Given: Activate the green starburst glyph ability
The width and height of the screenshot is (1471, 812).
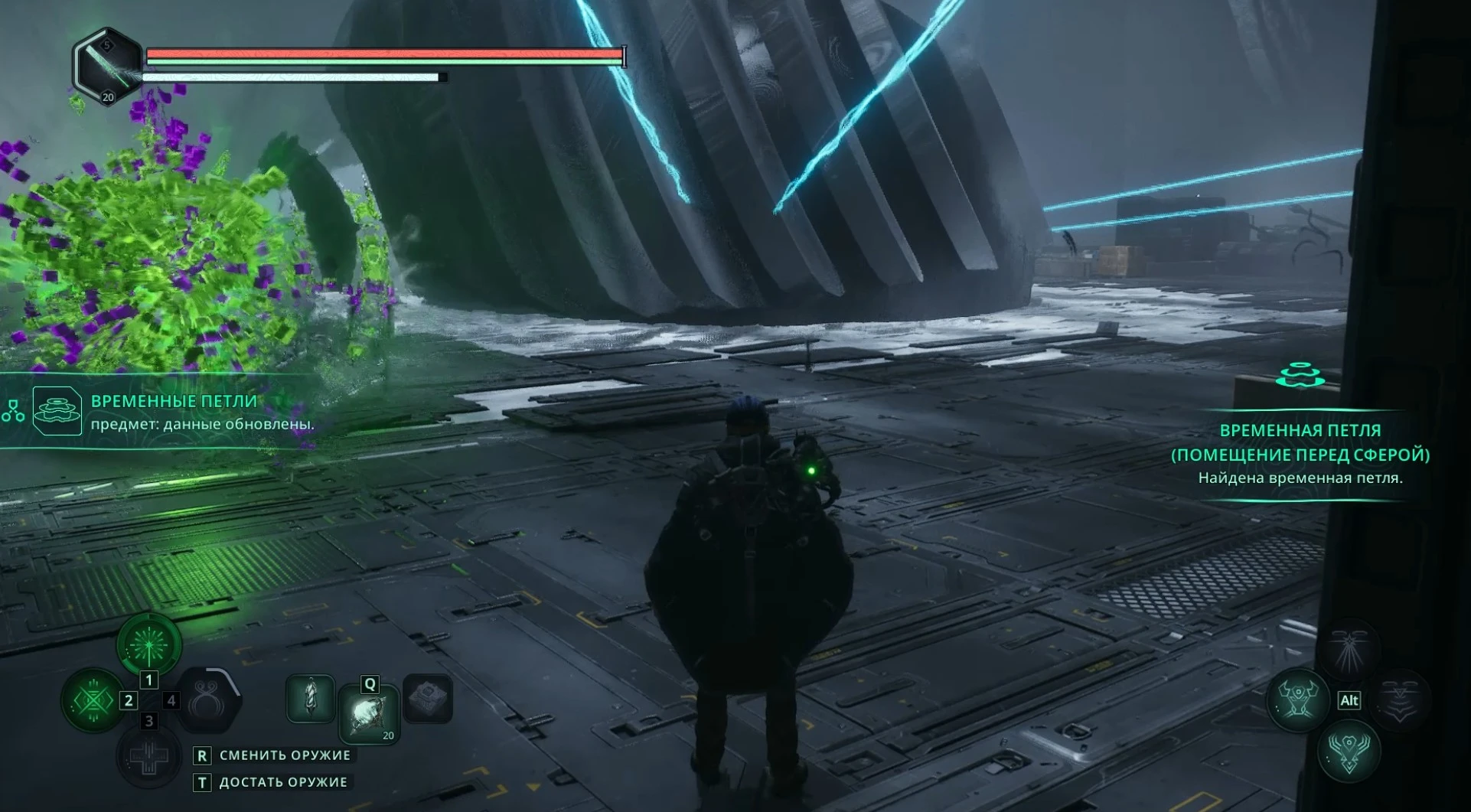Looking at the screenshot, I should click(x=148, y=645).
